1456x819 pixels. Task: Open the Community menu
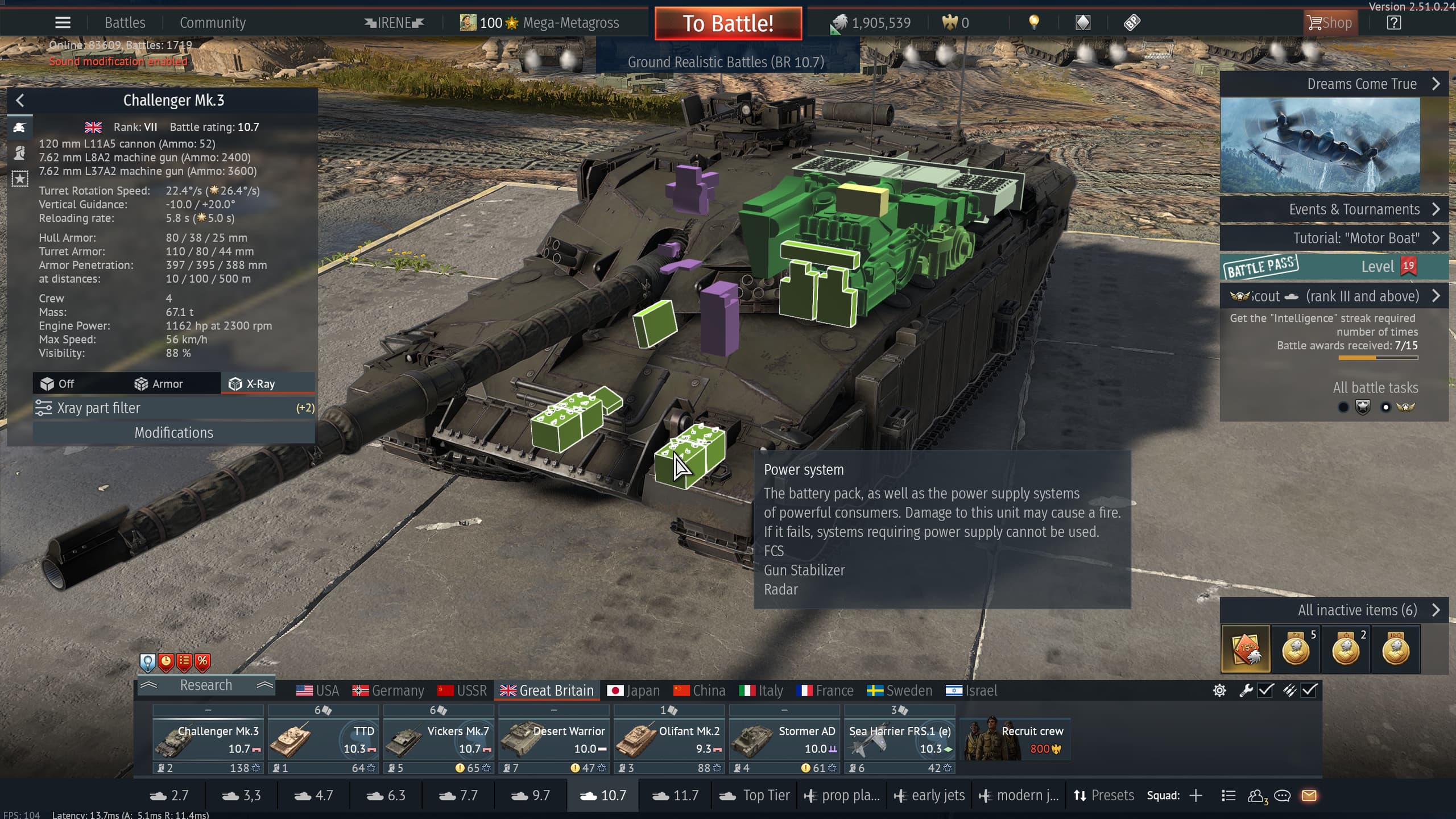[213, 23]
